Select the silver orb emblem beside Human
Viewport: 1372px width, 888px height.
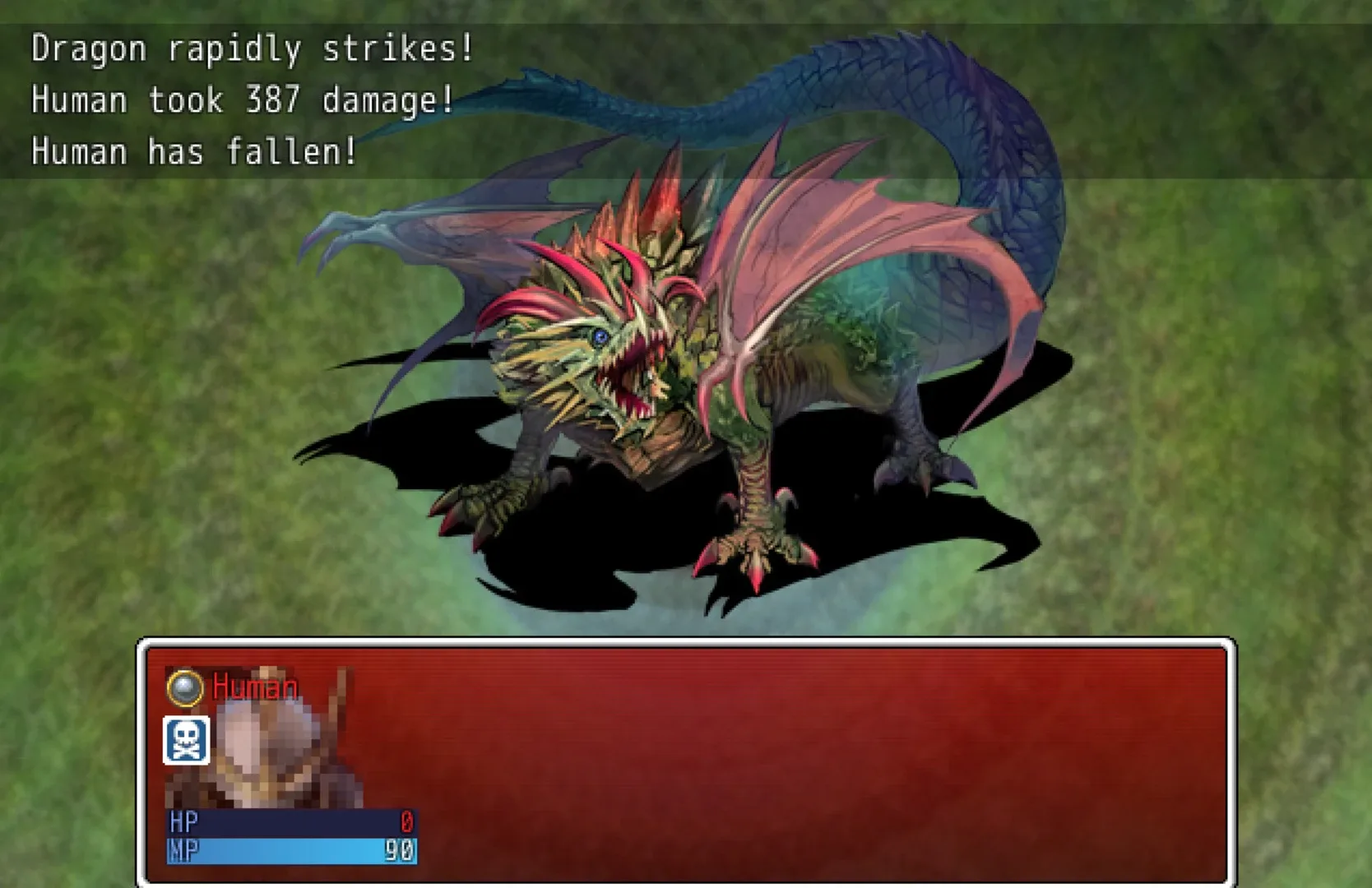[186, 688]
